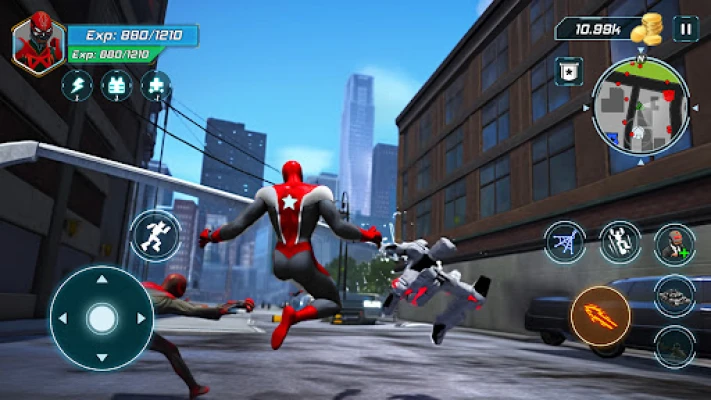The height and width of the screenshot is (400, 711).
Task: Call the ally with green plus
Action: 674,243
